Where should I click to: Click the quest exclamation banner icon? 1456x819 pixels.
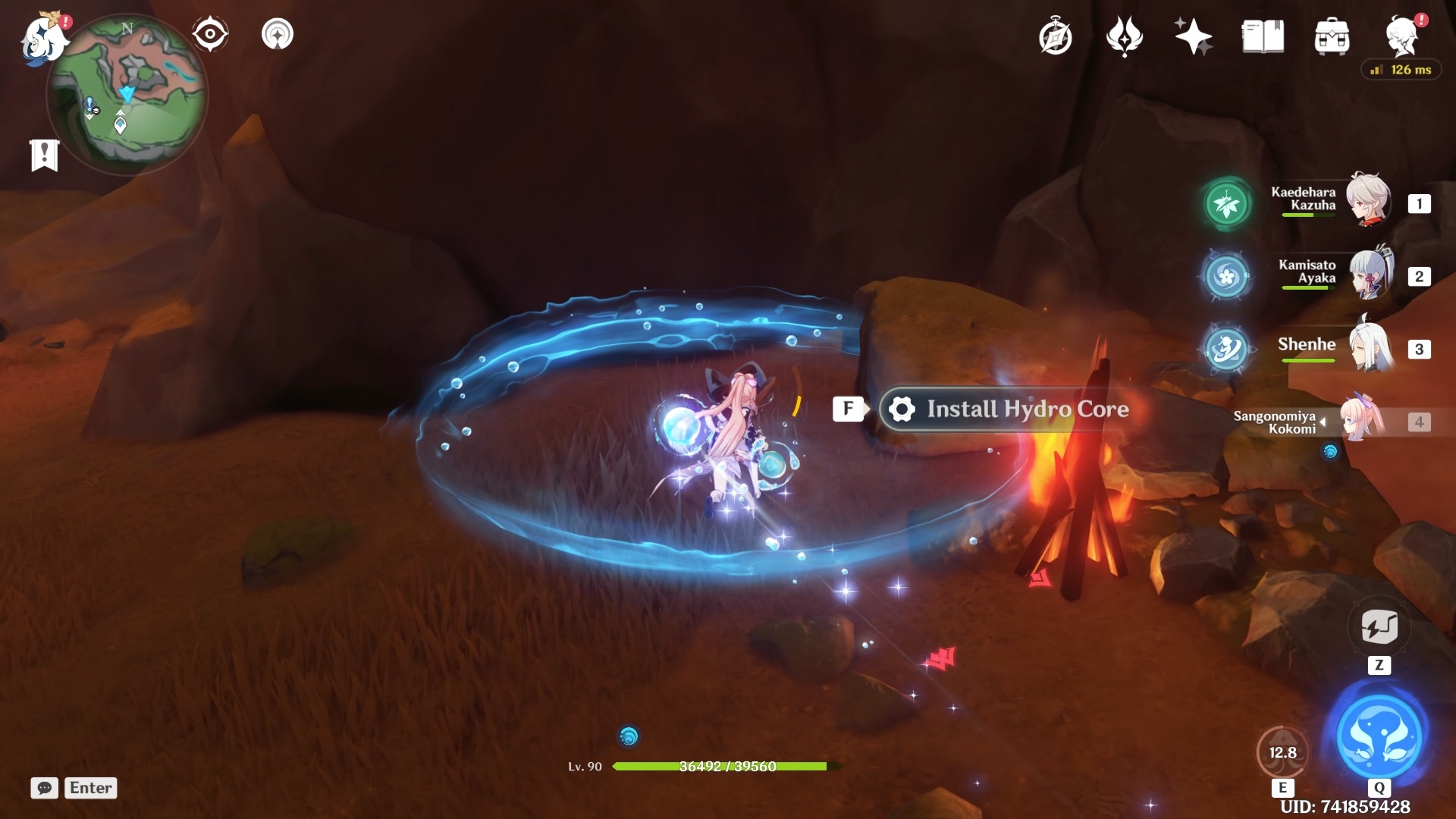[x=45, y=155]
